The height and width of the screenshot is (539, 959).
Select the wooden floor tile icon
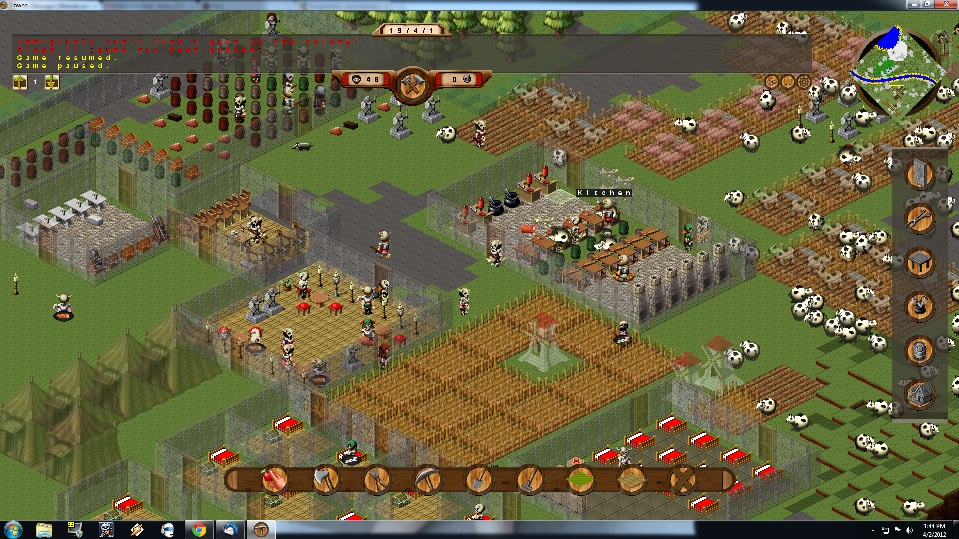tap(631, 480)
